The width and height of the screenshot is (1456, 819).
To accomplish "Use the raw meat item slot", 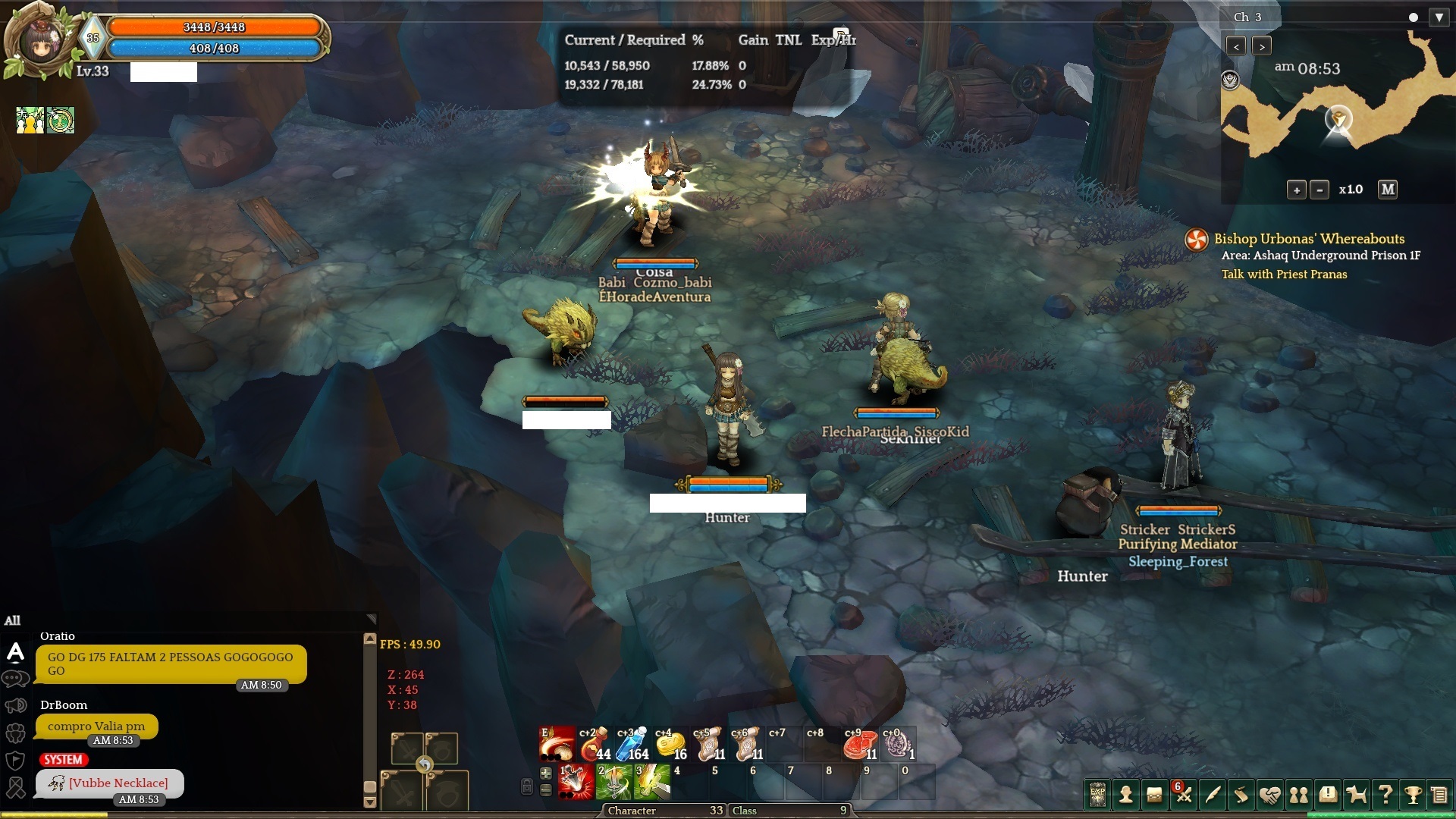I will click(859, 744).
